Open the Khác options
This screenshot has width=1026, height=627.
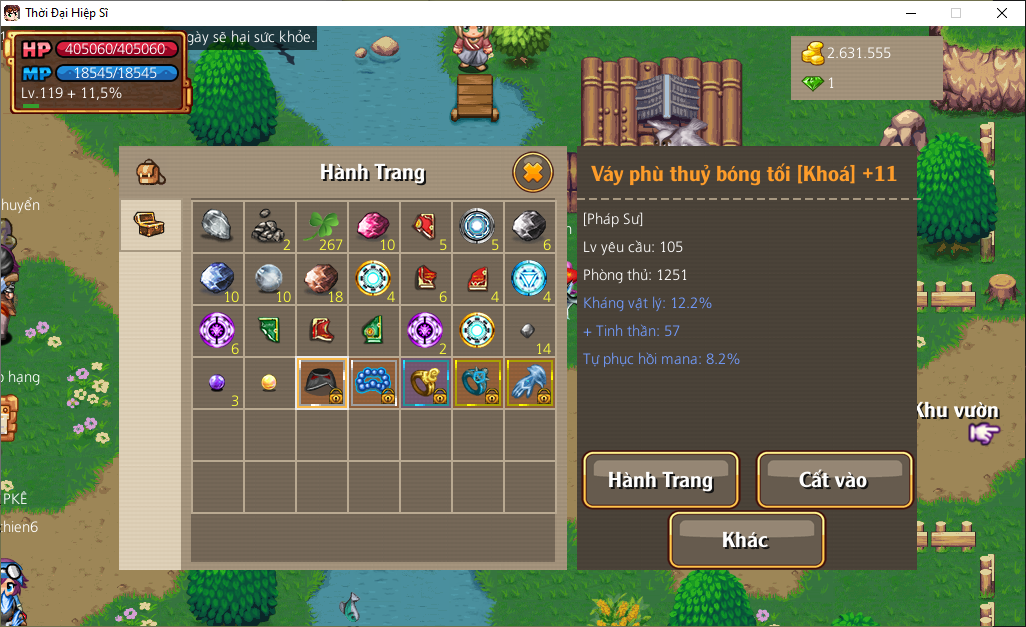point(746,540)
